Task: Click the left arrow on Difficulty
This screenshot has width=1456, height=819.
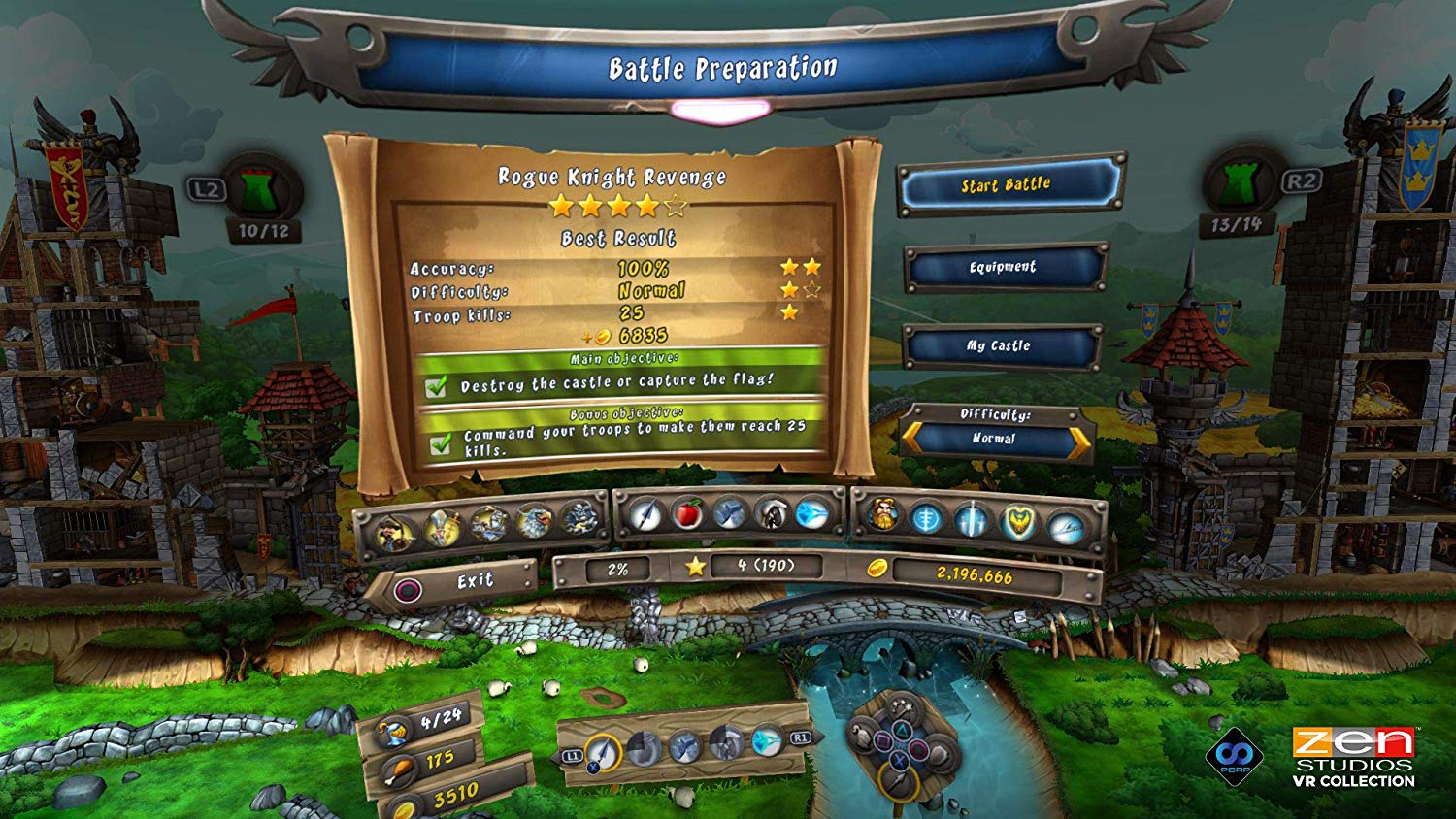Action: (911, 439)
